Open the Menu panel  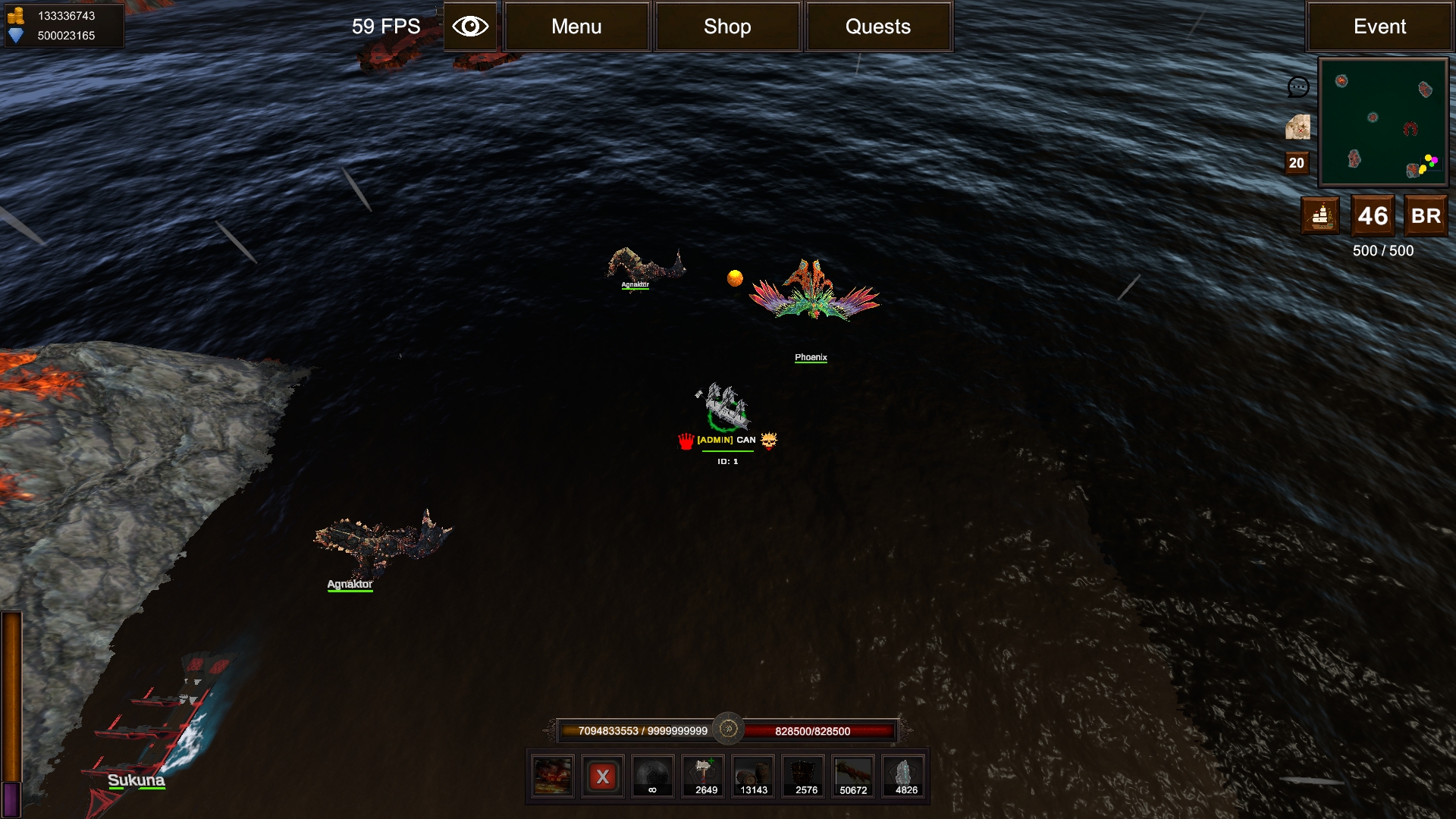[x=576, y=27]
